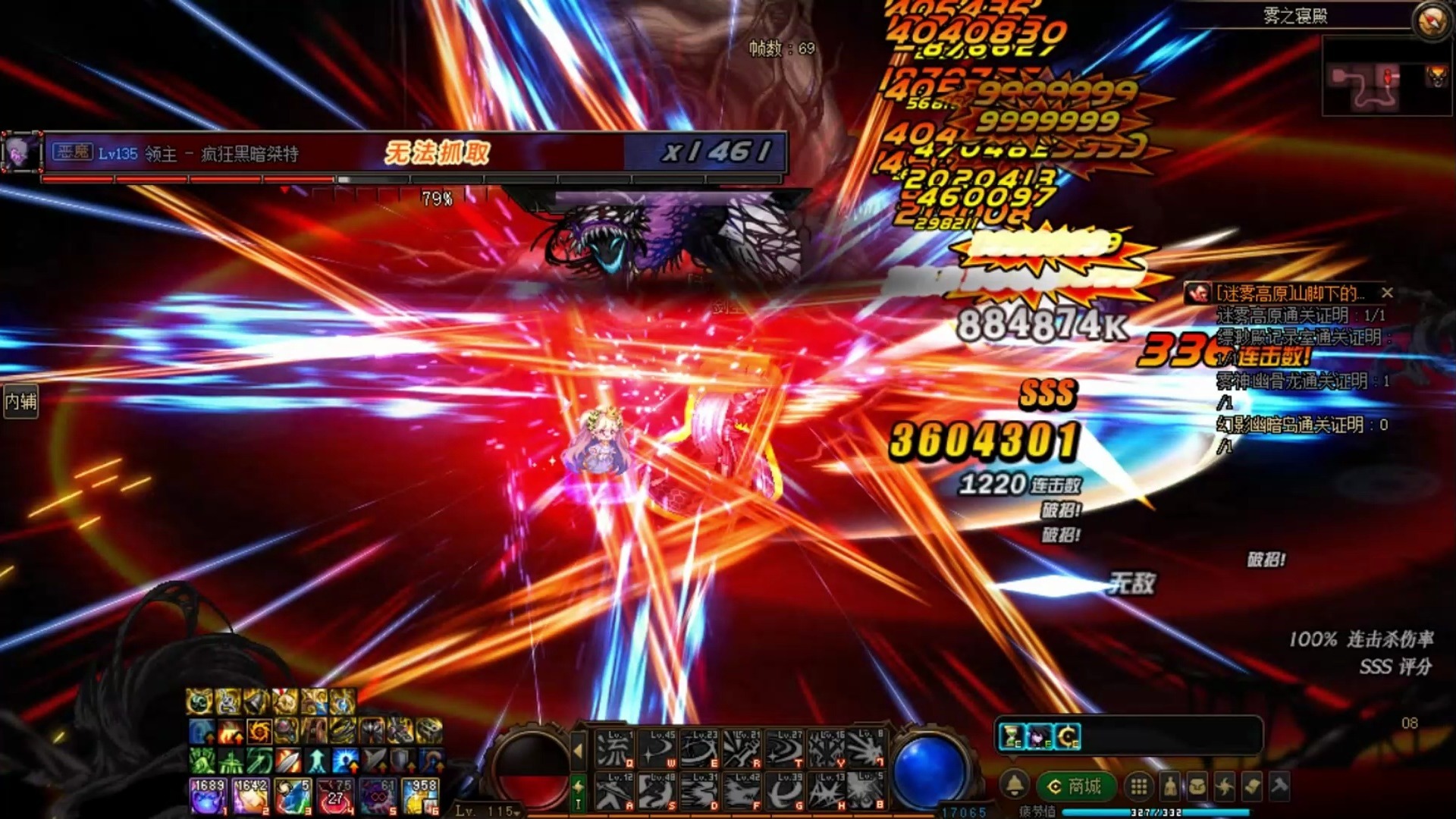The height and width of the screenshot is (819, 1456).
Task: Open the 商城 shop button
Action: (x=1075, y=786)
